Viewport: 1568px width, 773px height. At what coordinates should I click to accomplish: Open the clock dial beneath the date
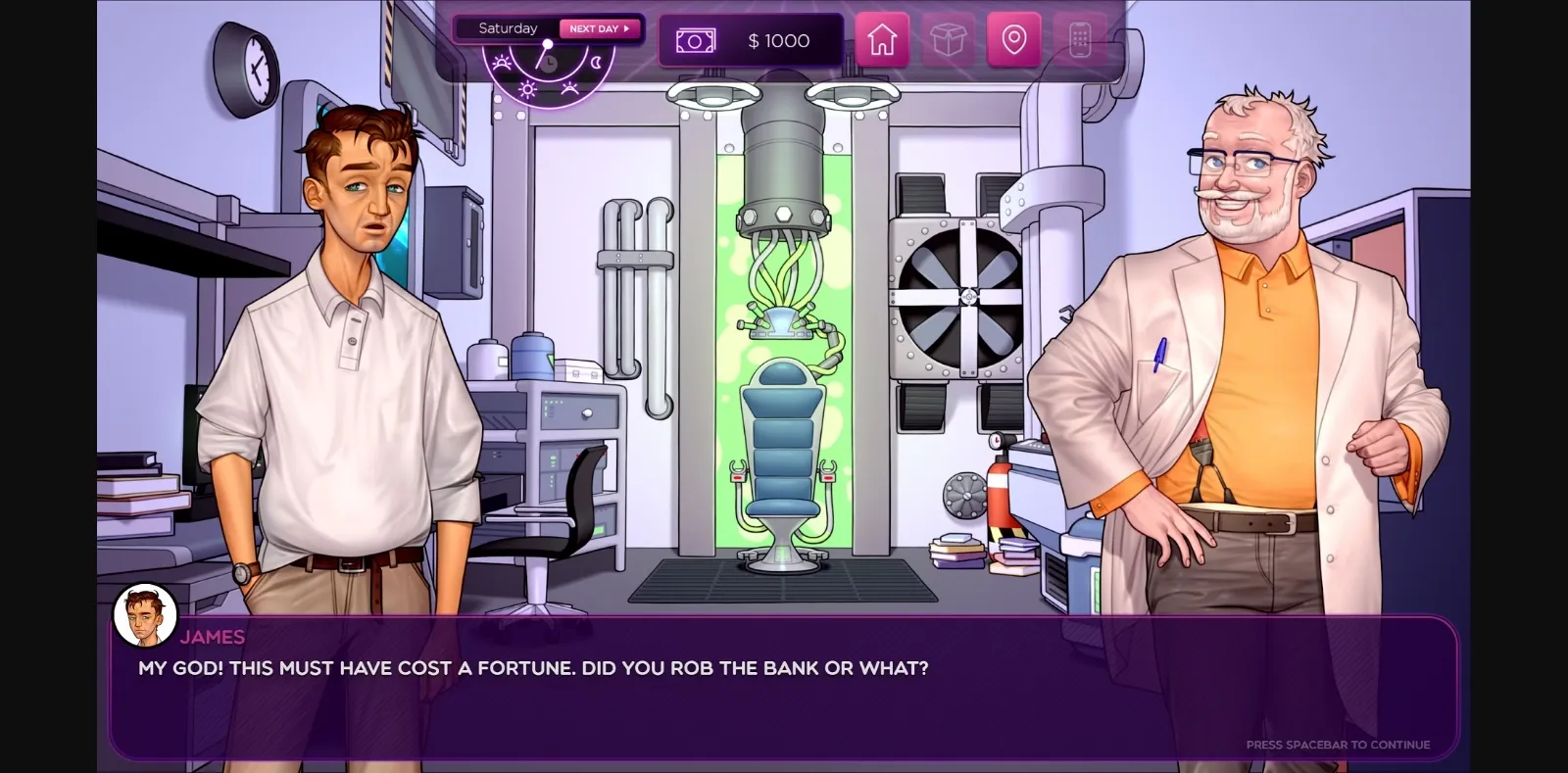(x=549, y=62)
